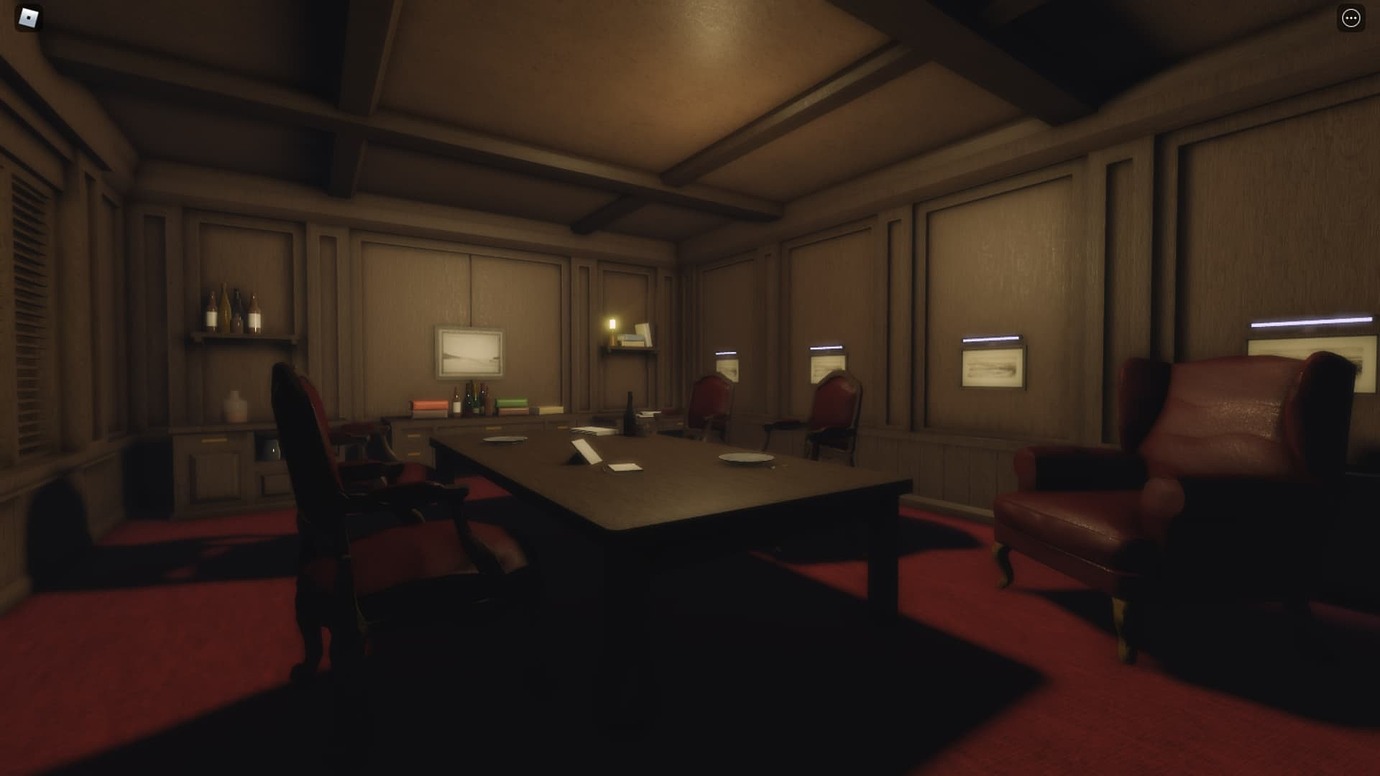Click the green book on the sideboard
Viewport: 1380px width, 776px height.
(511, 402)
